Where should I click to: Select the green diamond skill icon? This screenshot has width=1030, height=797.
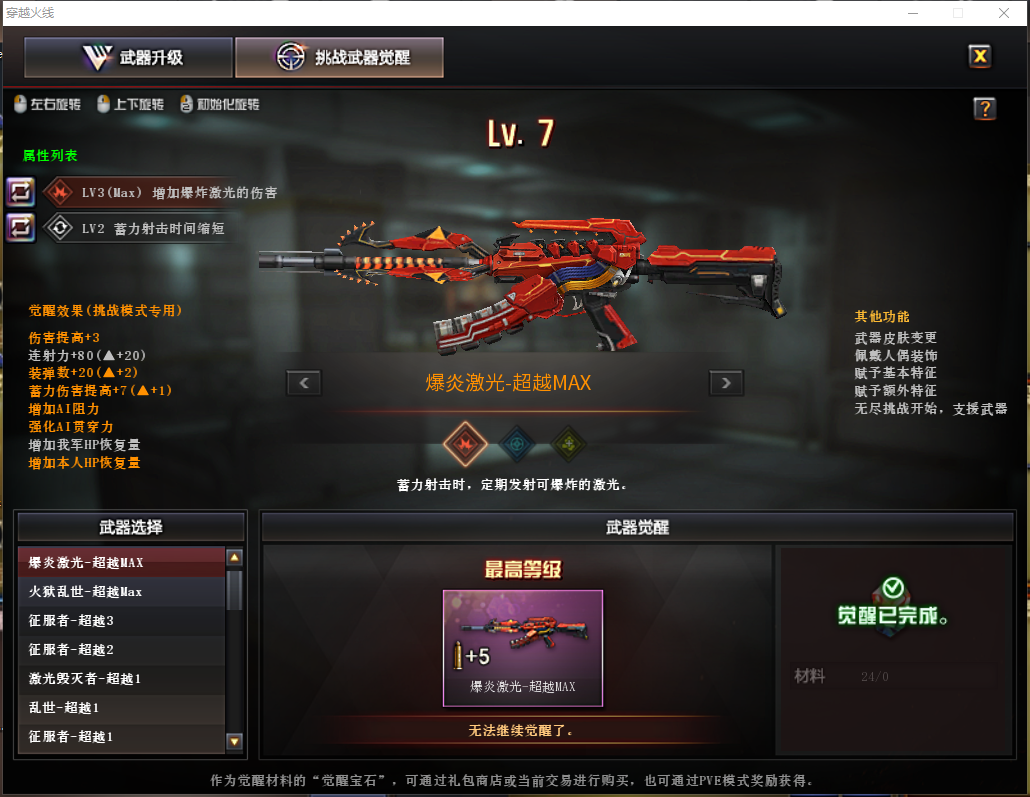(567, 443)
